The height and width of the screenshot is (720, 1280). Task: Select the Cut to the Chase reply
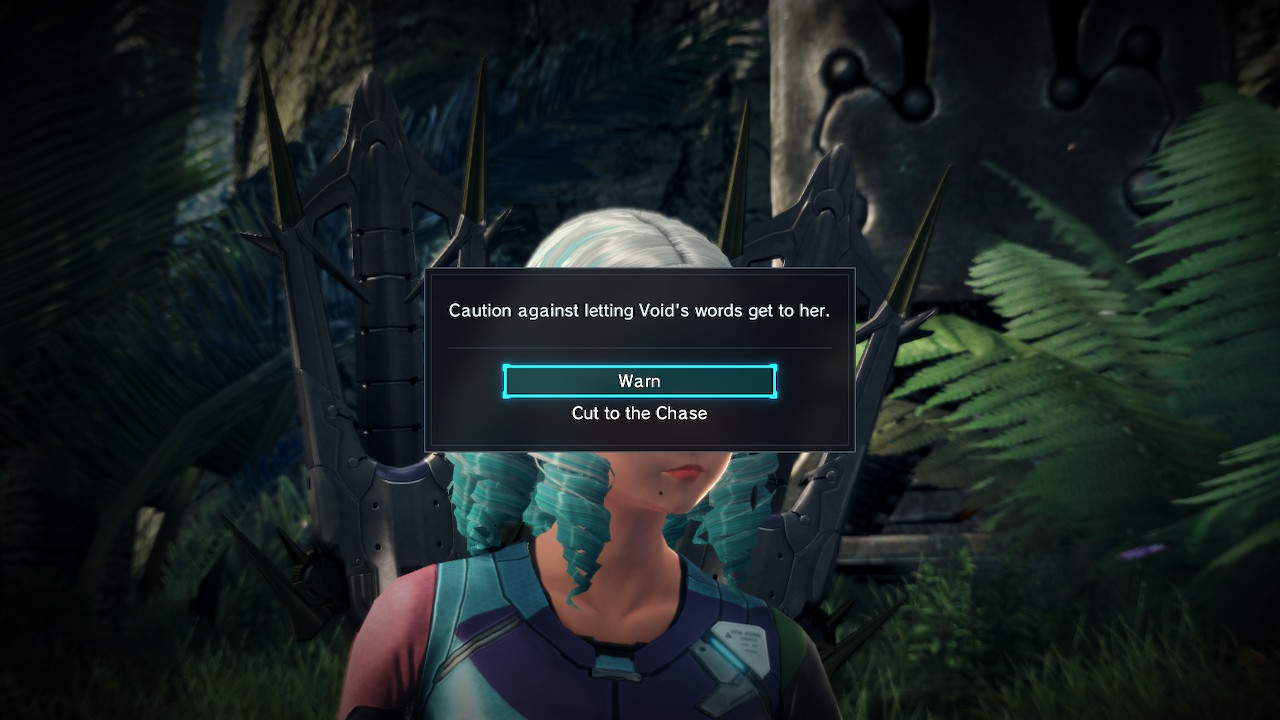point(639,413)
